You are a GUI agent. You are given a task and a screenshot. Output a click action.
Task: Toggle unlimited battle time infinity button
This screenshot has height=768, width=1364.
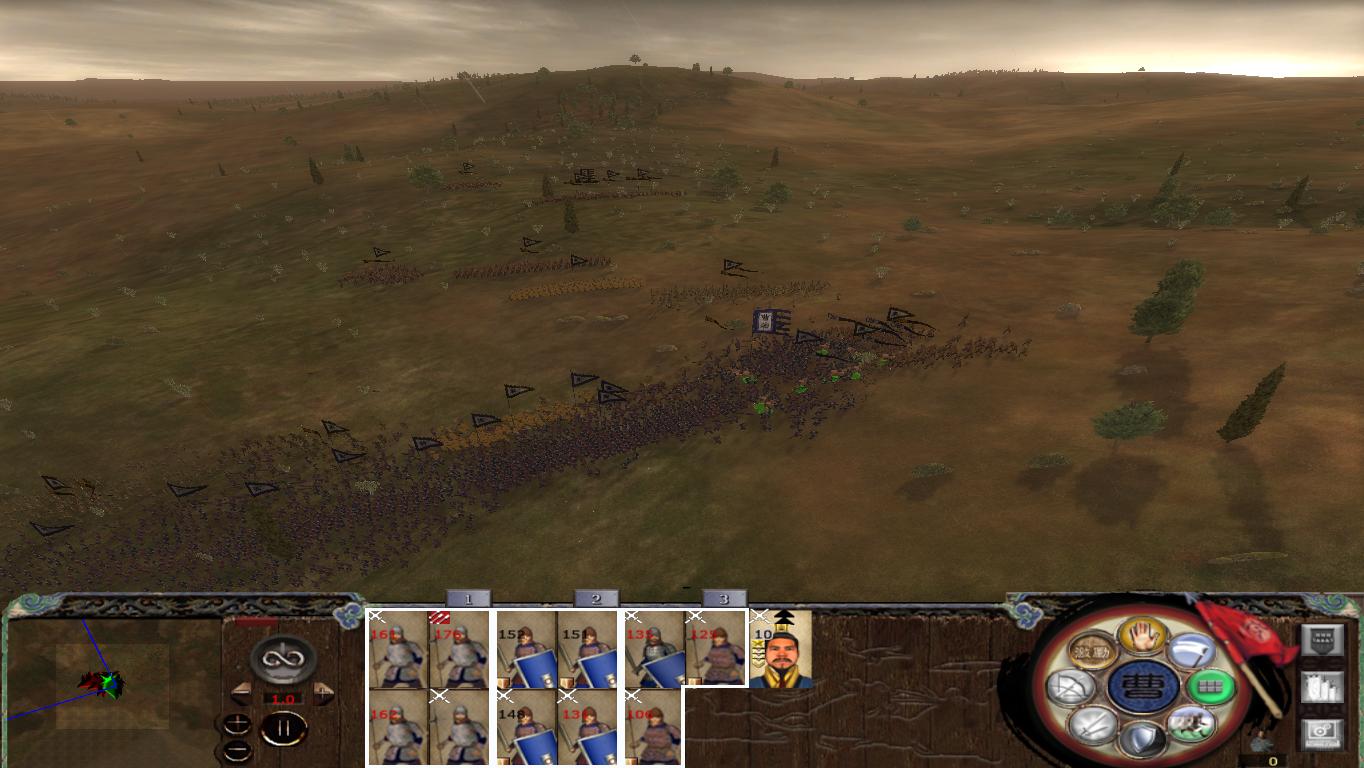pos(281,660)
